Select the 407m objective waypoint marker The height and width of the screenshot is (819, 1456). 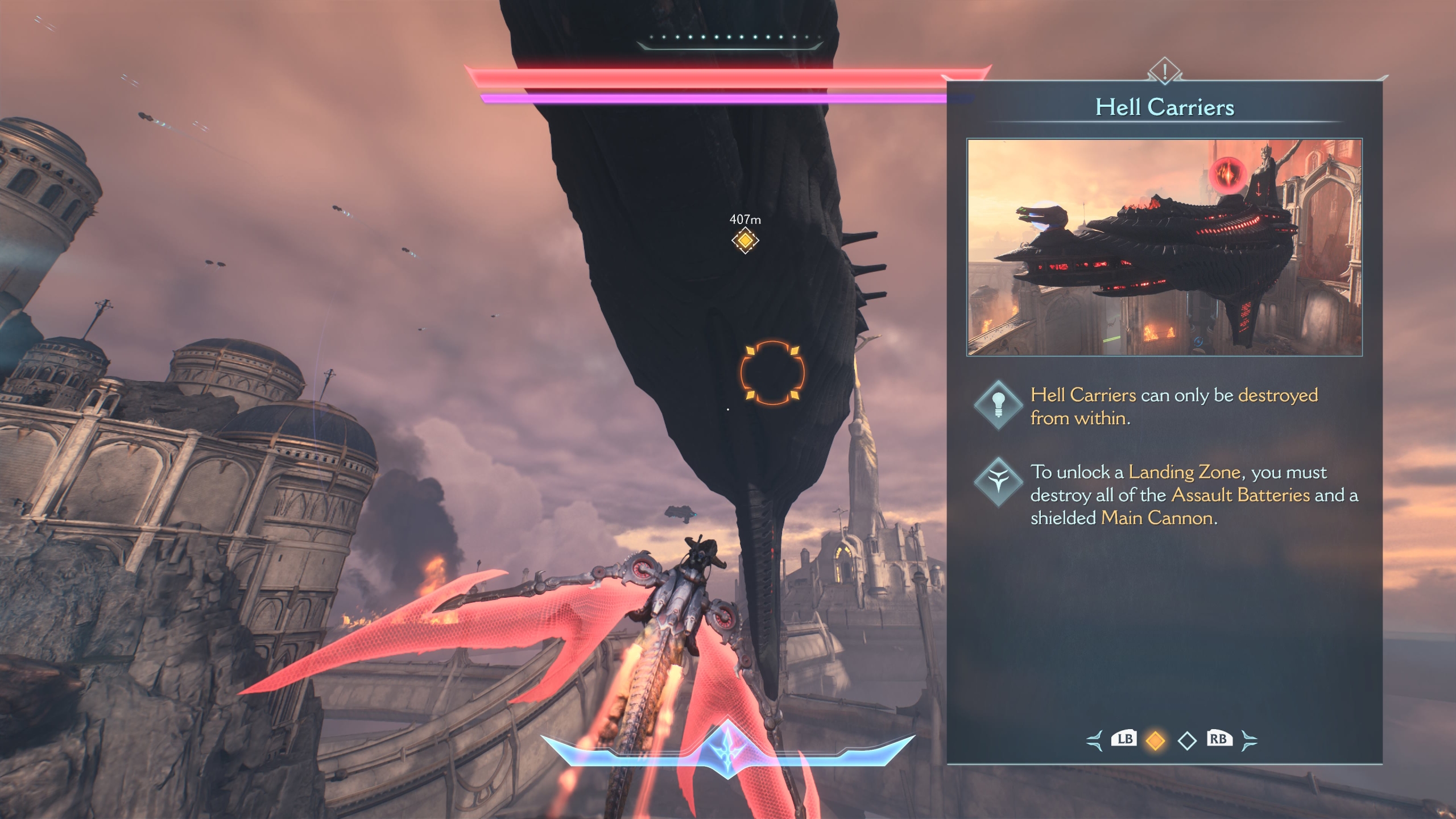point(745,241)
